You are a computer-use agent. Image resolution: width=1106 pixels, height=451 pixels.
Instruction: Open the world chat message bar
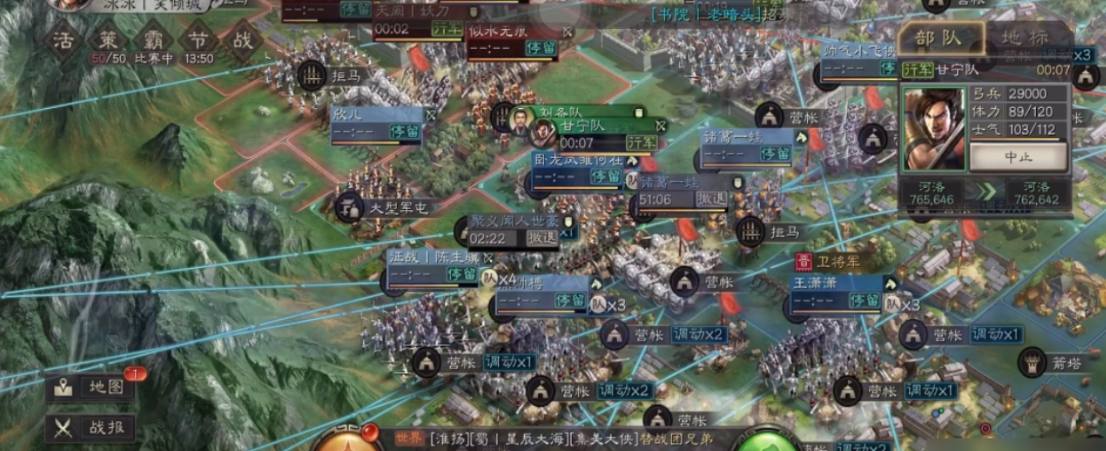coord(560,438)
